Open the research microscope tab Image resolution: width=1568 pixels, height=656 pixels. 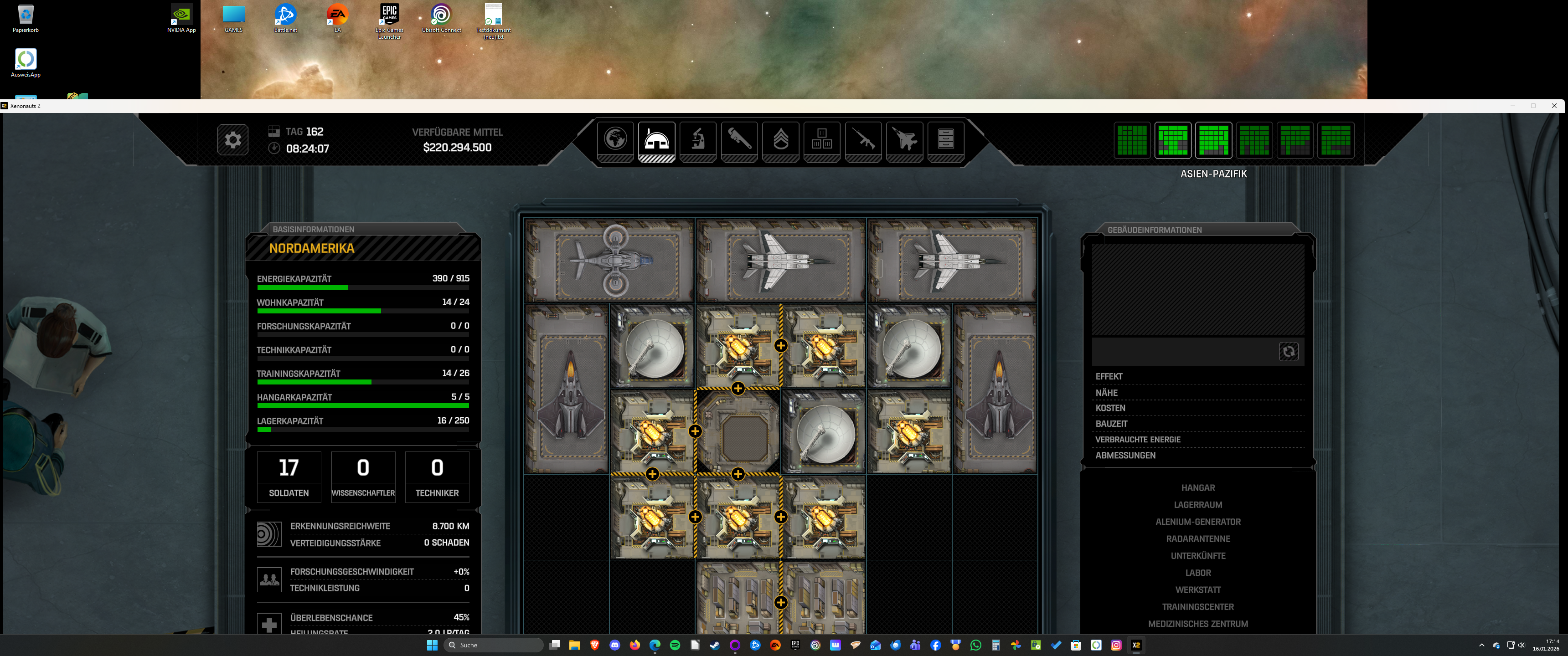pos(697,139)
